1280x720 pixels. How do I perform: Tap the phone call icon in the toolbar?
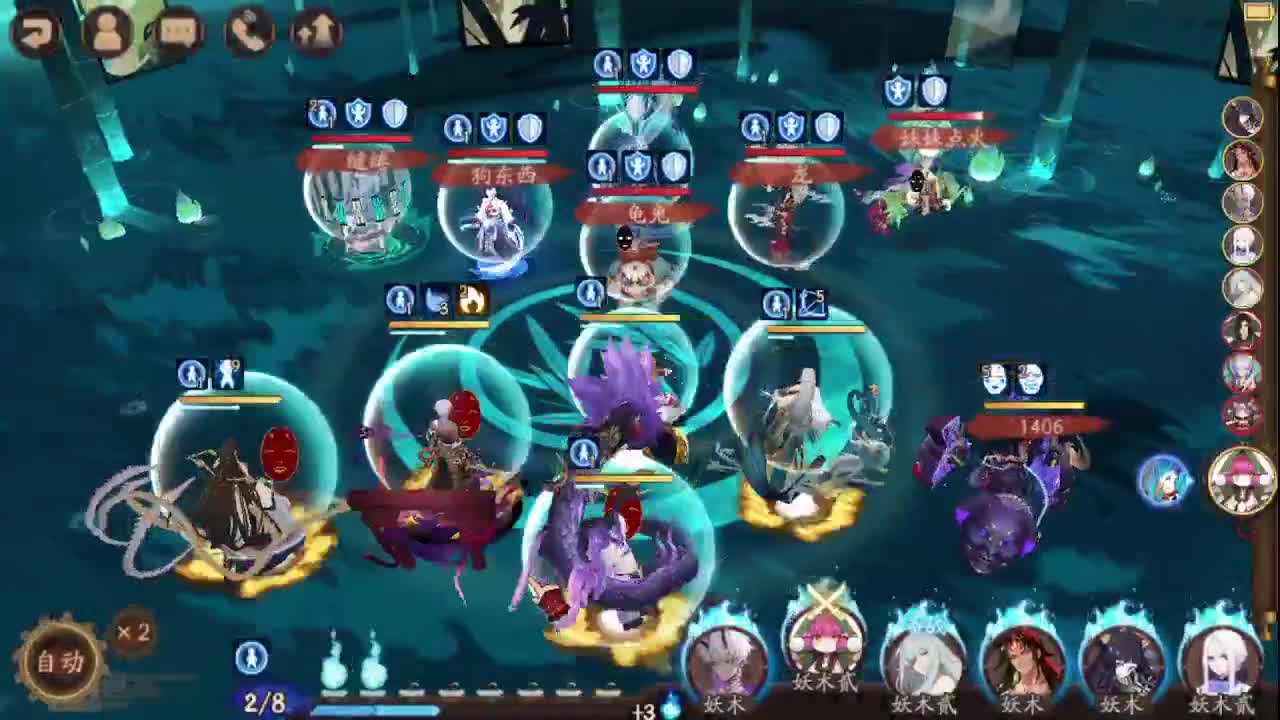[x=247, y=30]
